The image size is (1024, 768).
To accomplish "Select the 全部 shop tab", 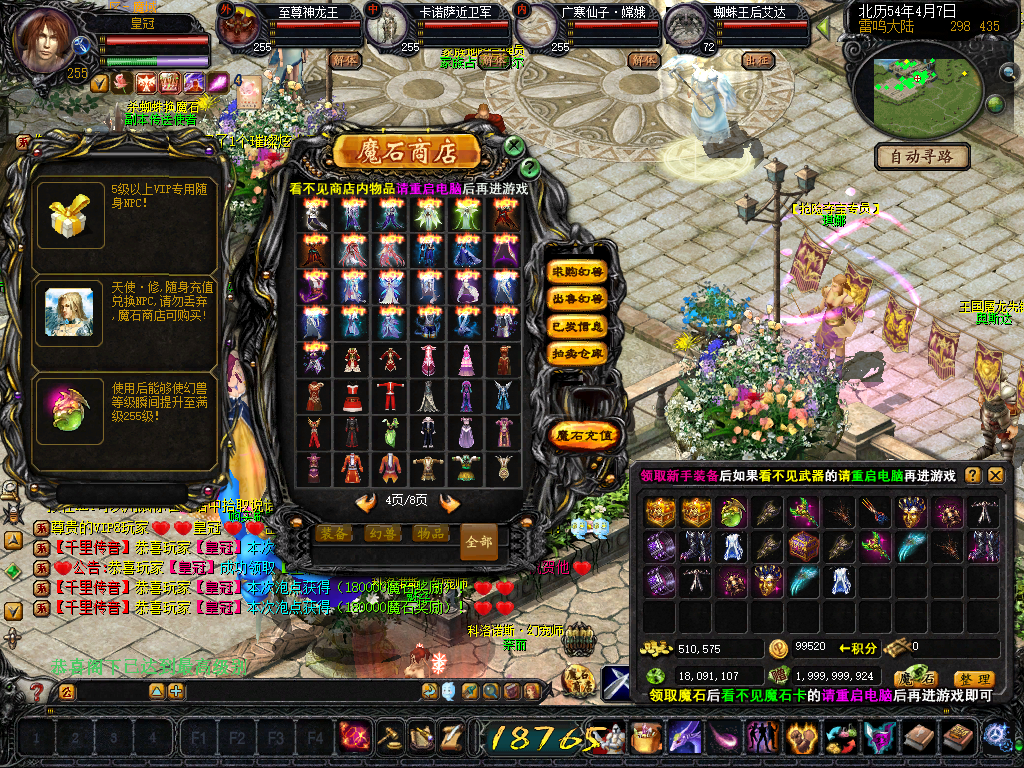I will pos(479,542).
